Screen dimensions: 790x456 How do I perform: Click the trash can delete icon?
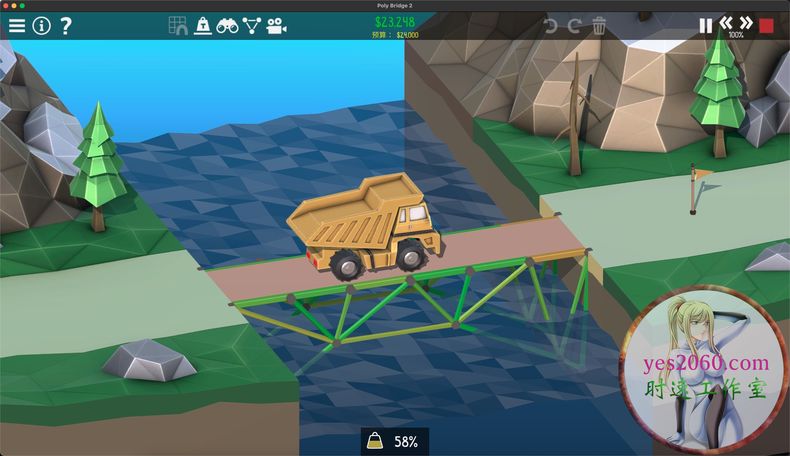(x=599, y=26)
